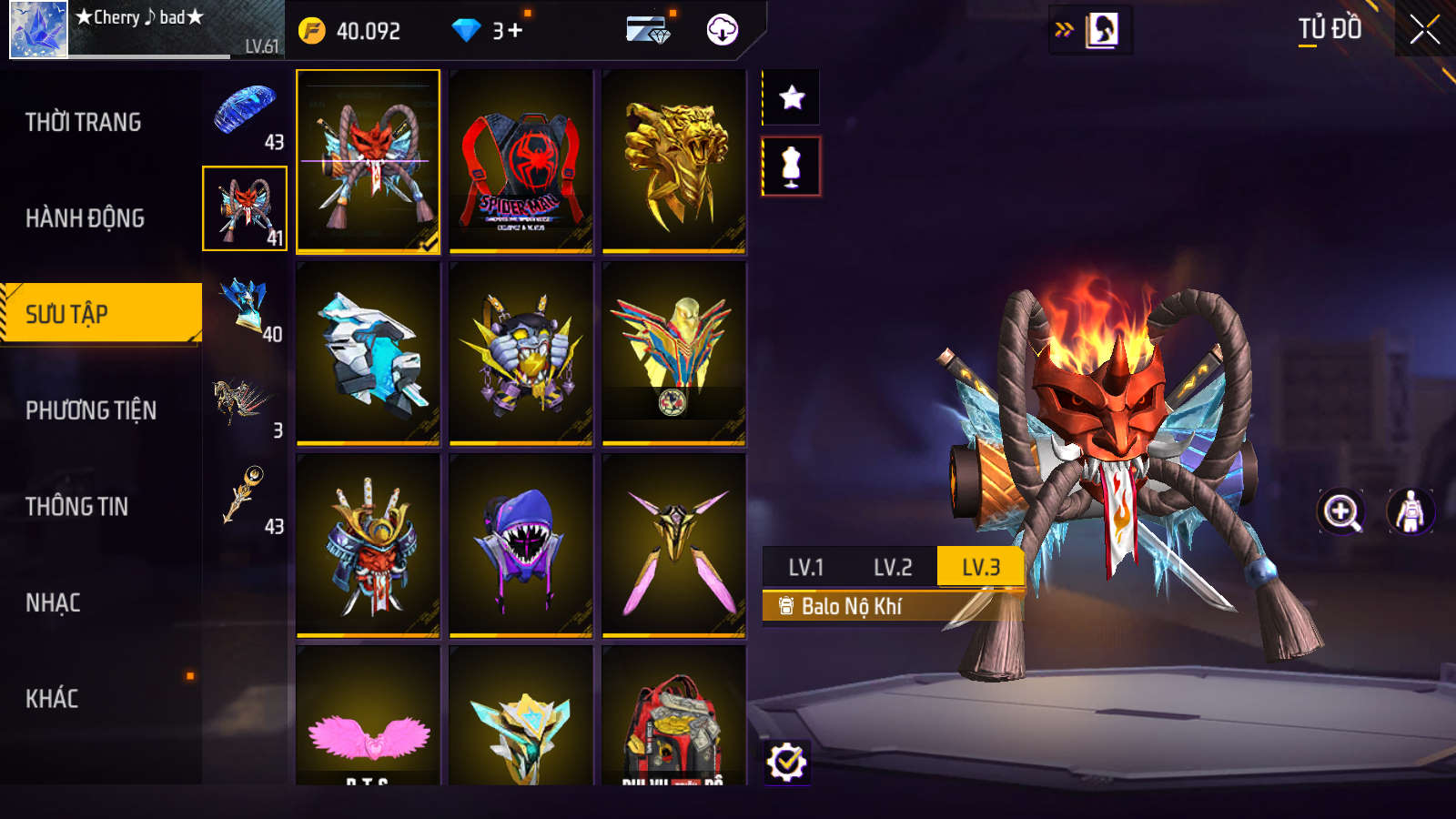Pick the purple shark backpack
This screenshot has width=1456, height=819.
pos(521,545)
